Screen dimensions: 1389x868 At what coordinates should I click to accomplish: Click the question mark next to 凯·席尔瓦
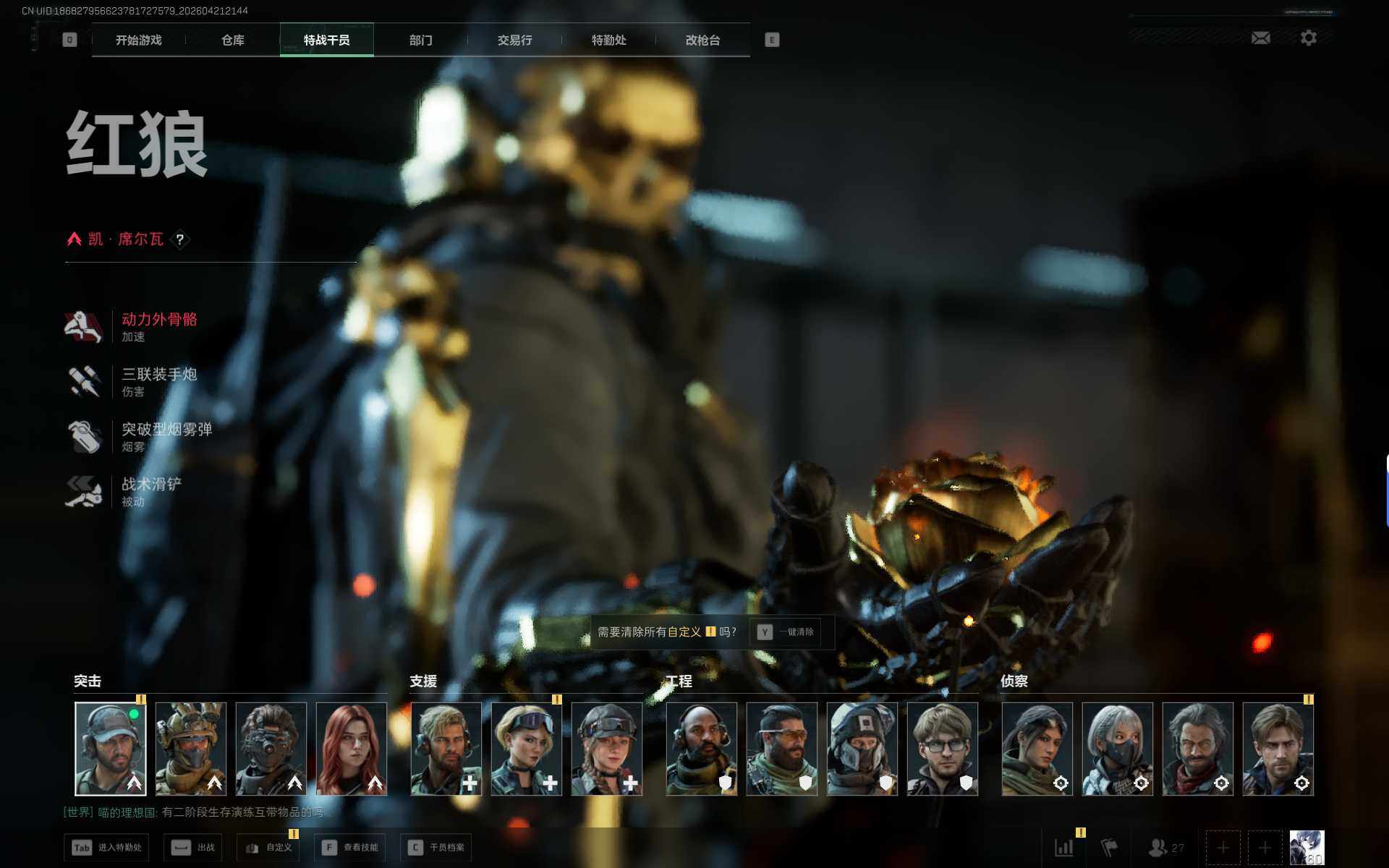180,239
